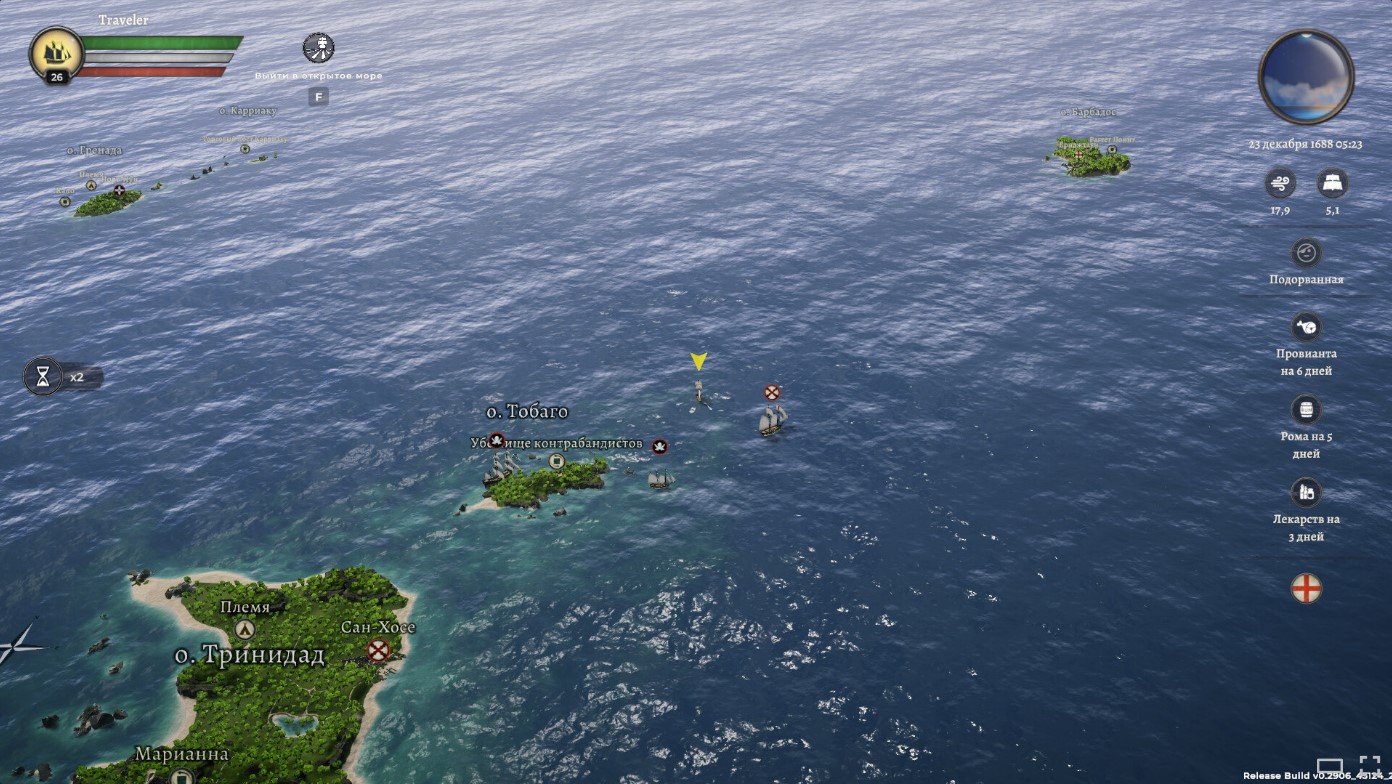The image size is (1392, 784).
Task: Select the smugglers' hideout marker on Tobago
Action: coord(557,461)
